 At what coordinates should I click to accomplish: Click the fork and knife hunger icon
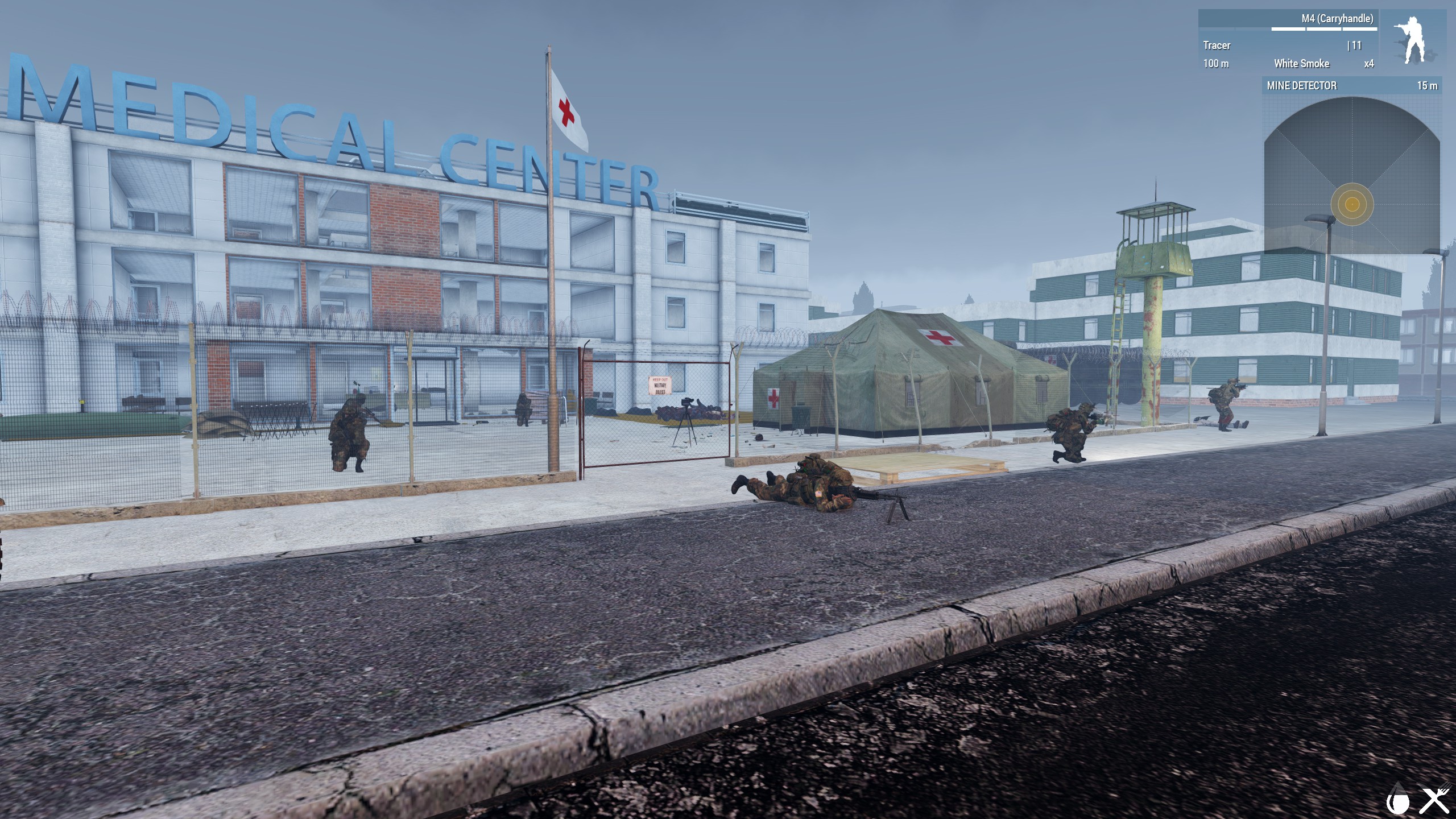tap(1435, 801)
